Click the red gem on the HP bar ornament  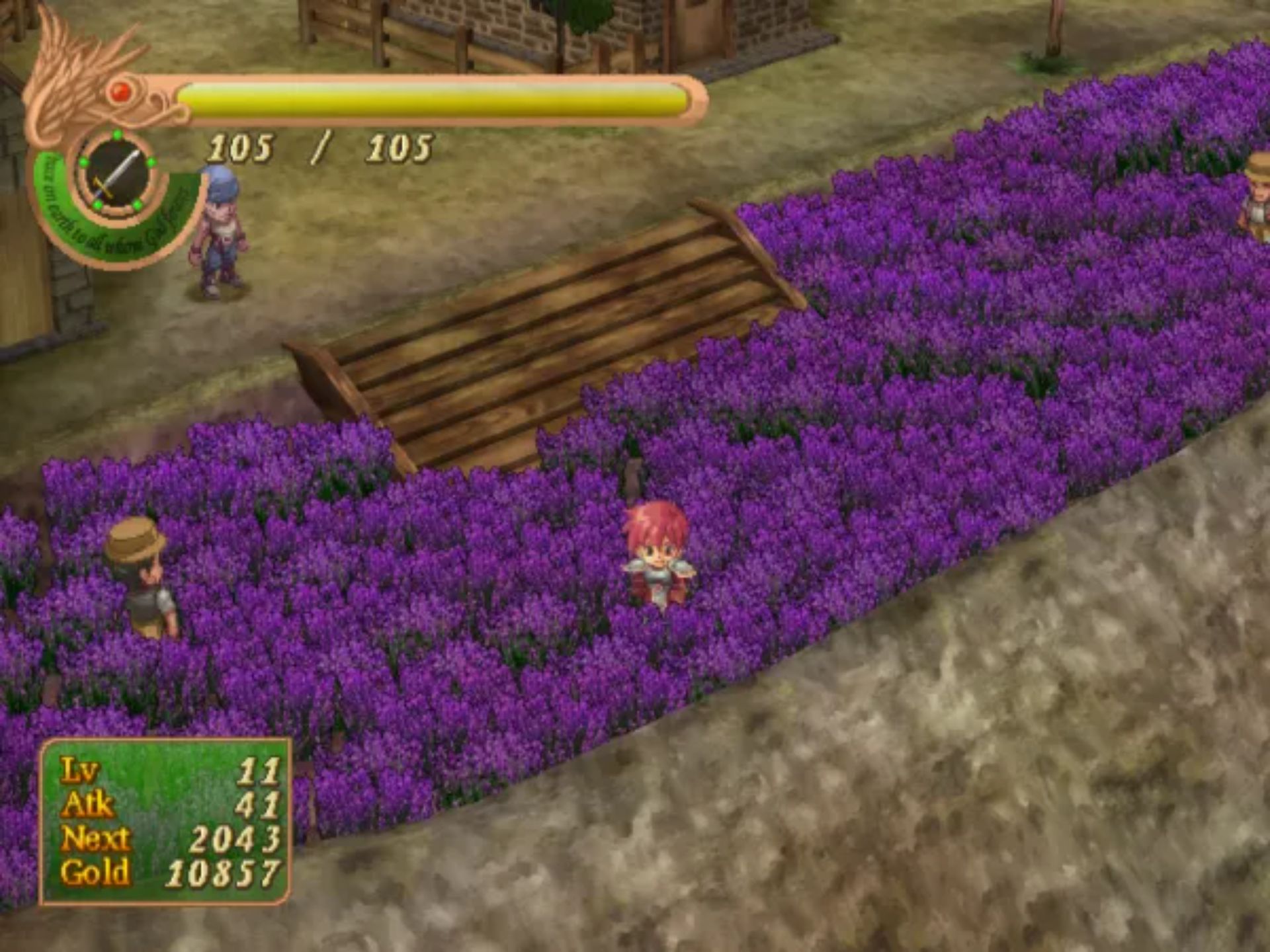tap(120, 92)
